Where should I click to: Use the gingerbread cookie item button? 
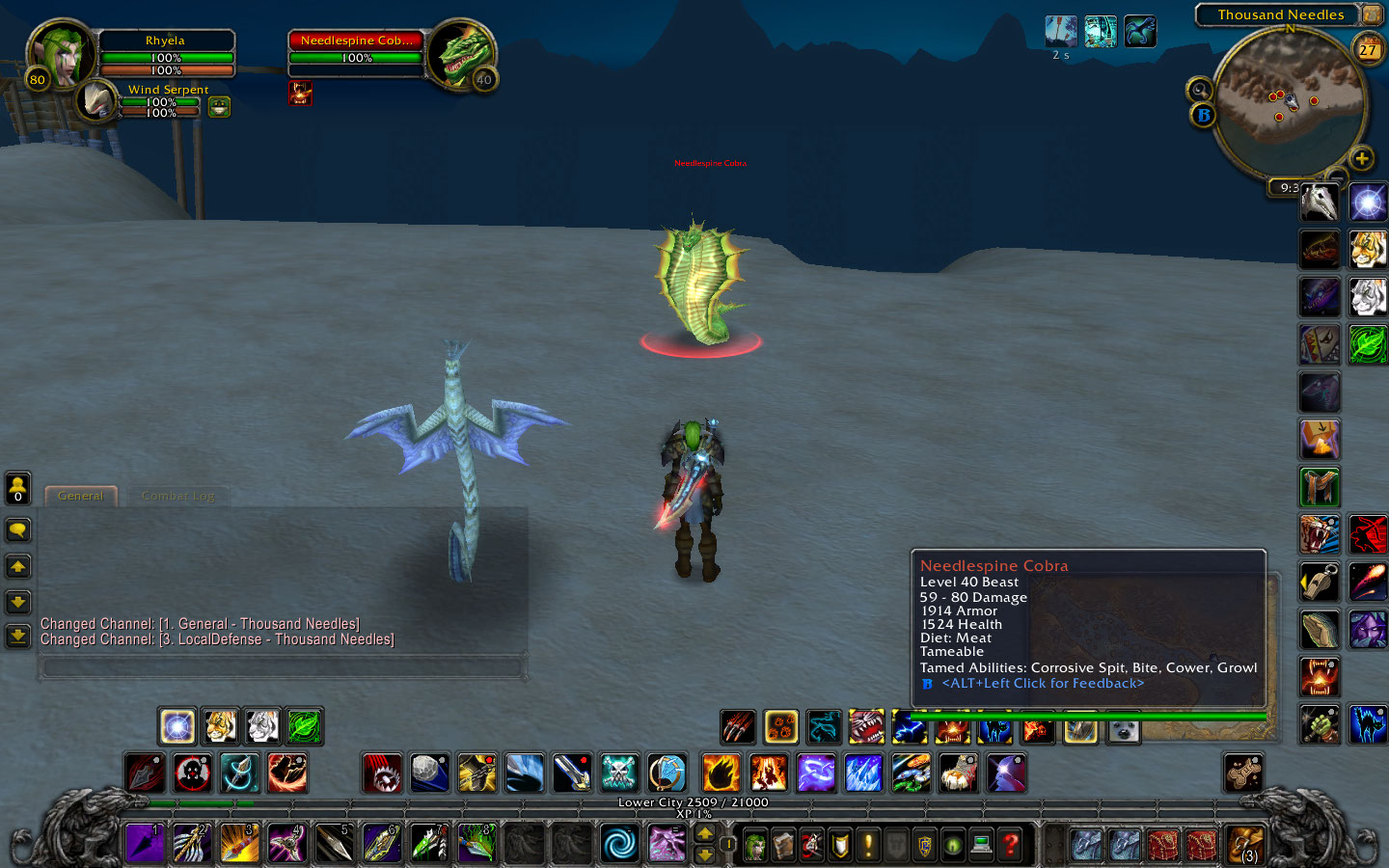[1243, 773]
